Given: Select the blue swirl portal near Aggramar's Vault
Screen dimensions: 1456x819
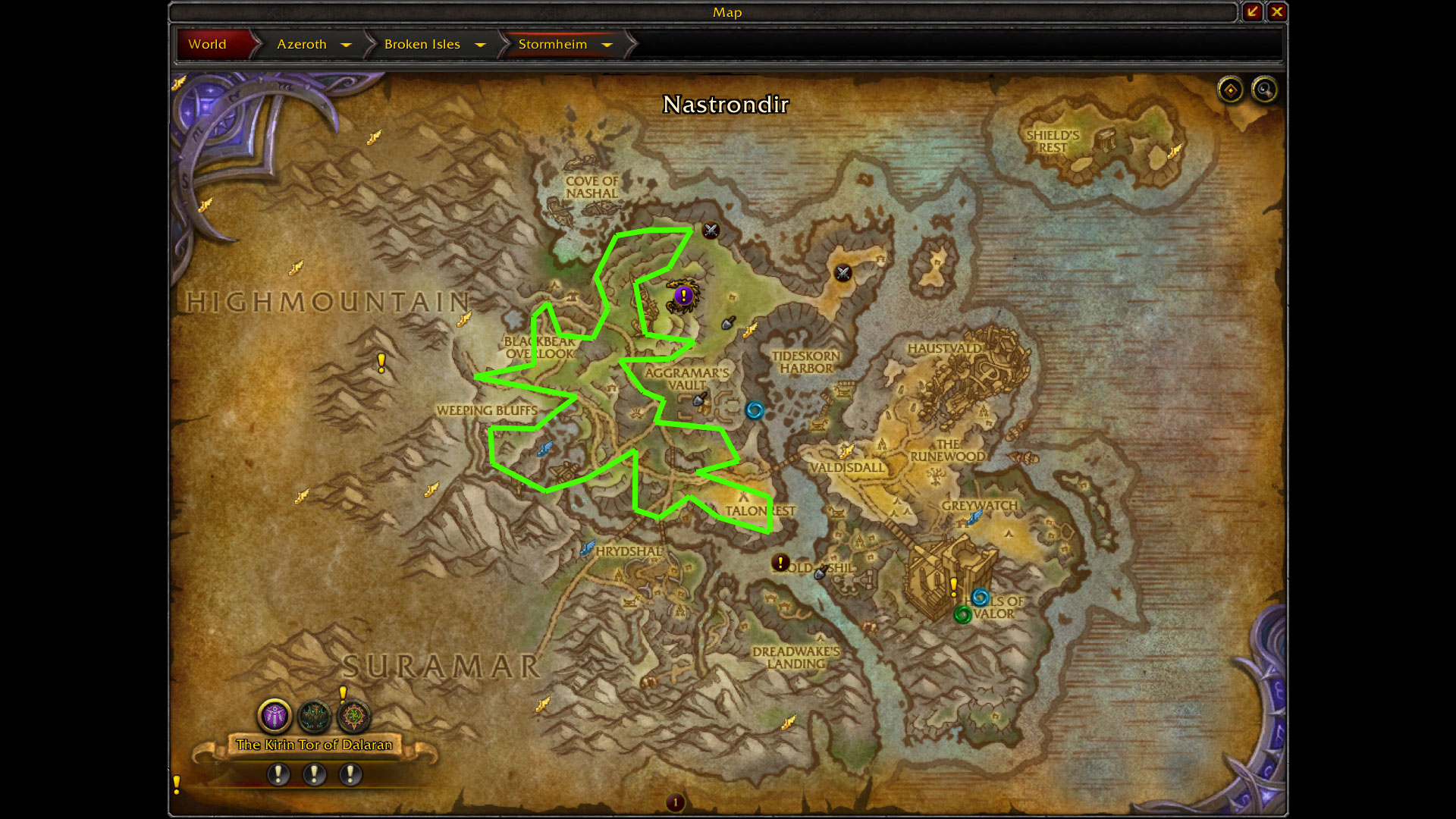Looking at the screenshot, I should [x=754, y=410].
